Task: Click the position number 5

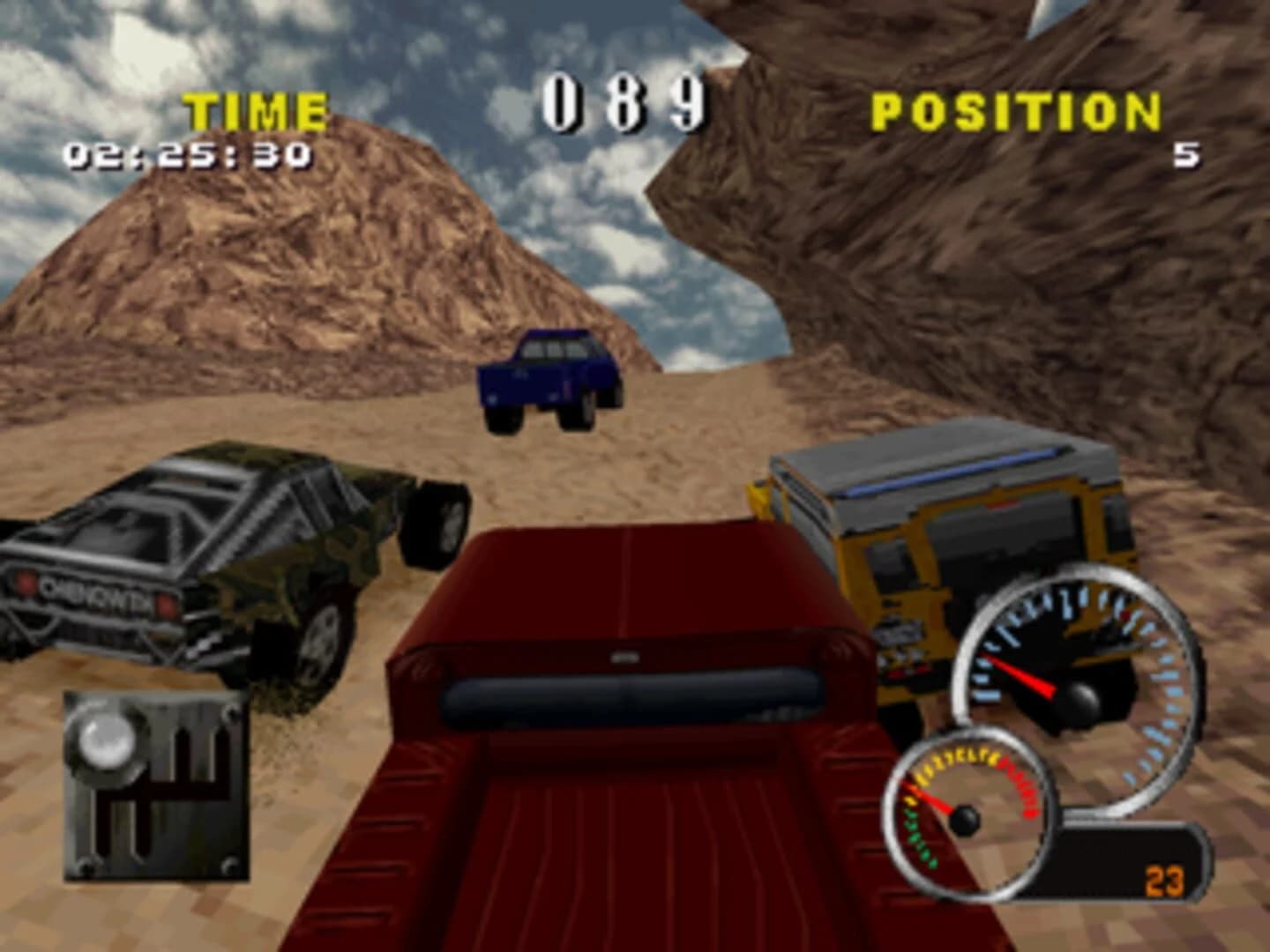Action: [1186, 153]
